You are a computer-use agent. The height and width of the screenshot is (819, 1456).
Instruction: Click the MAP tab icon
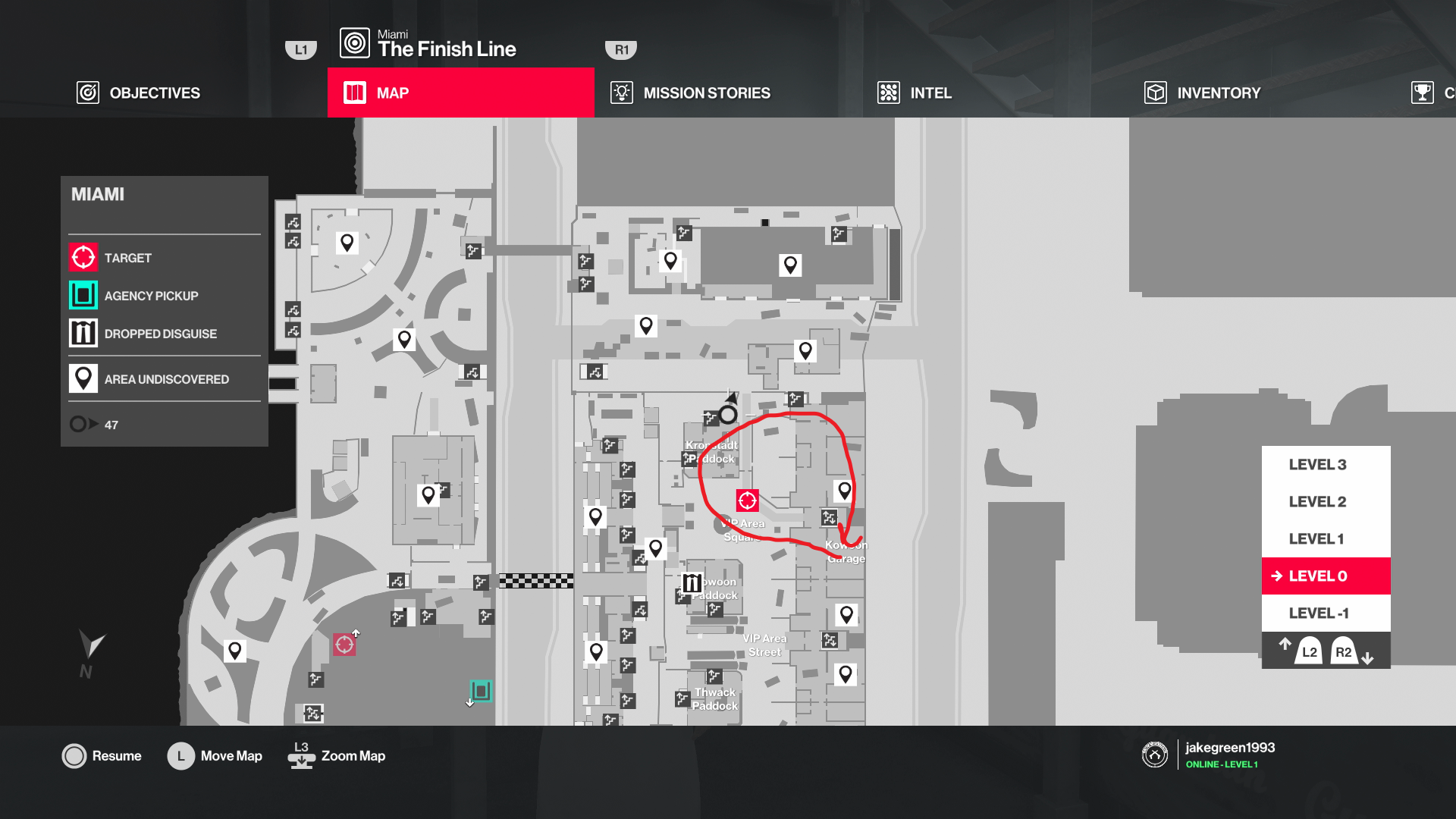point(354,93)
